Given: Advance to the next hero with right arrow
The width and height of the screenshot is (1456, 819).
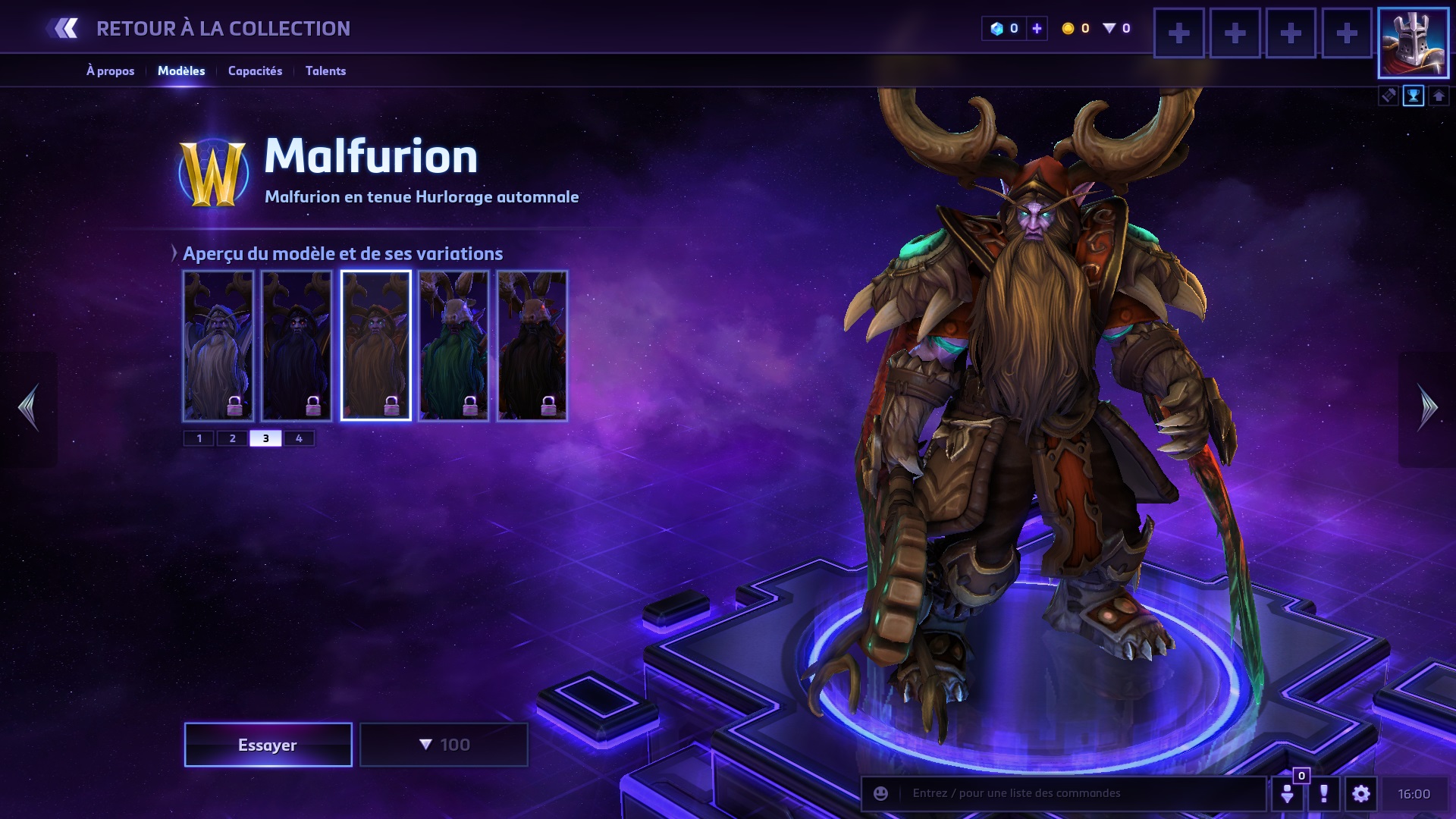Looking at the screenshot, I should 1427,408.
